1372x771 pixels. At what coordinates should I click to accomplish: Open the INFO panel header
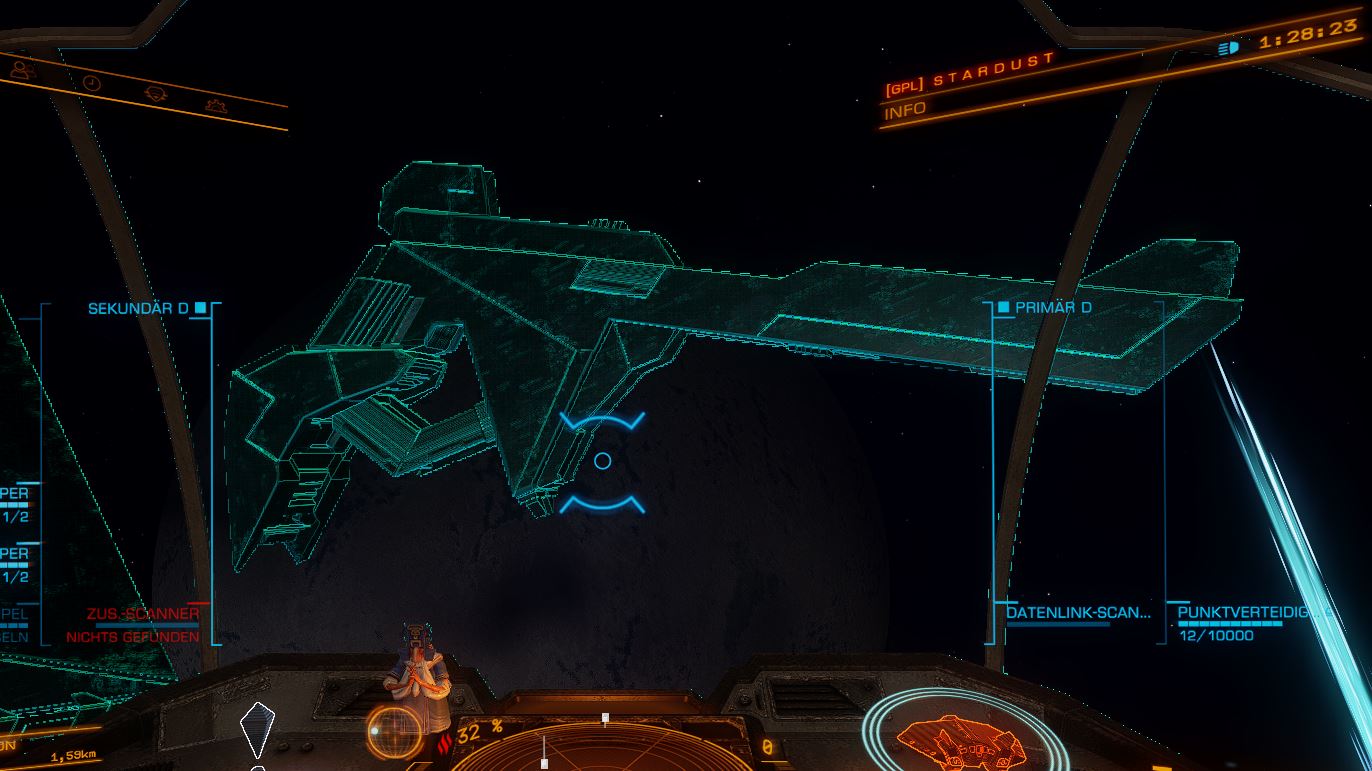pos(905,109)
